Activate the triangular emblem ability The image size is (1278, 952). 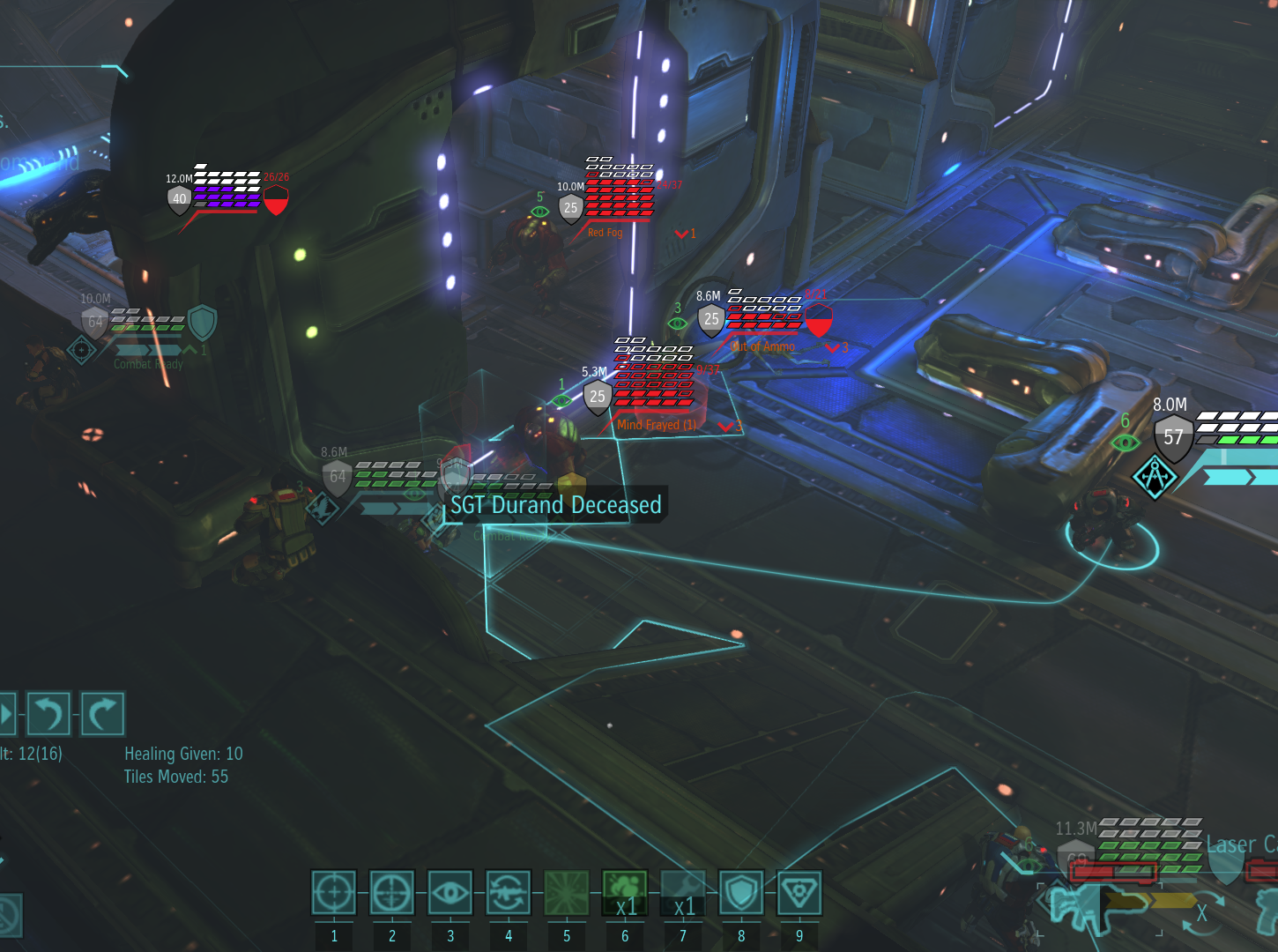click(799, 893)
